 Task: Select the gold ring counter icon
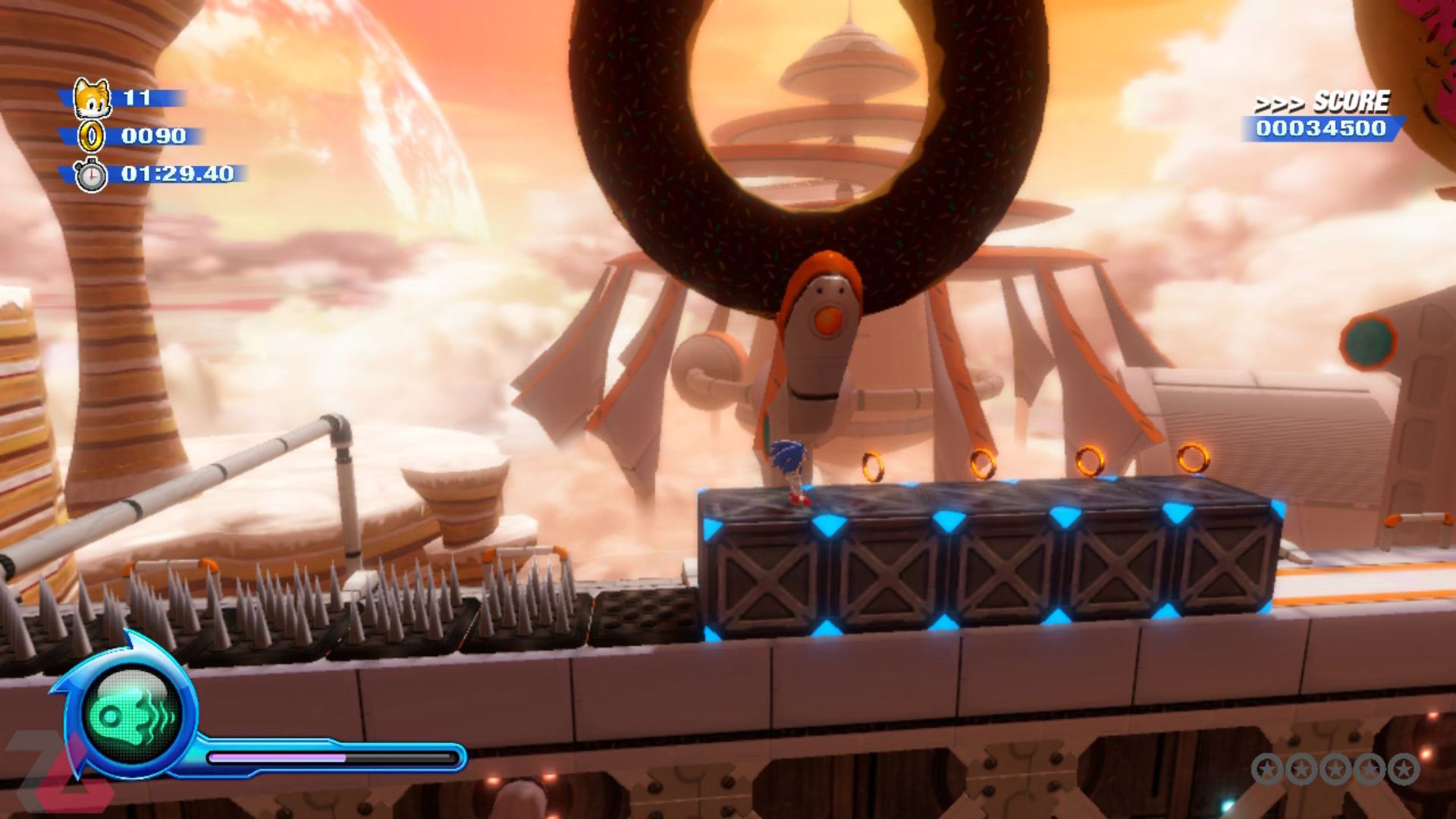click(x=92, y=136)
